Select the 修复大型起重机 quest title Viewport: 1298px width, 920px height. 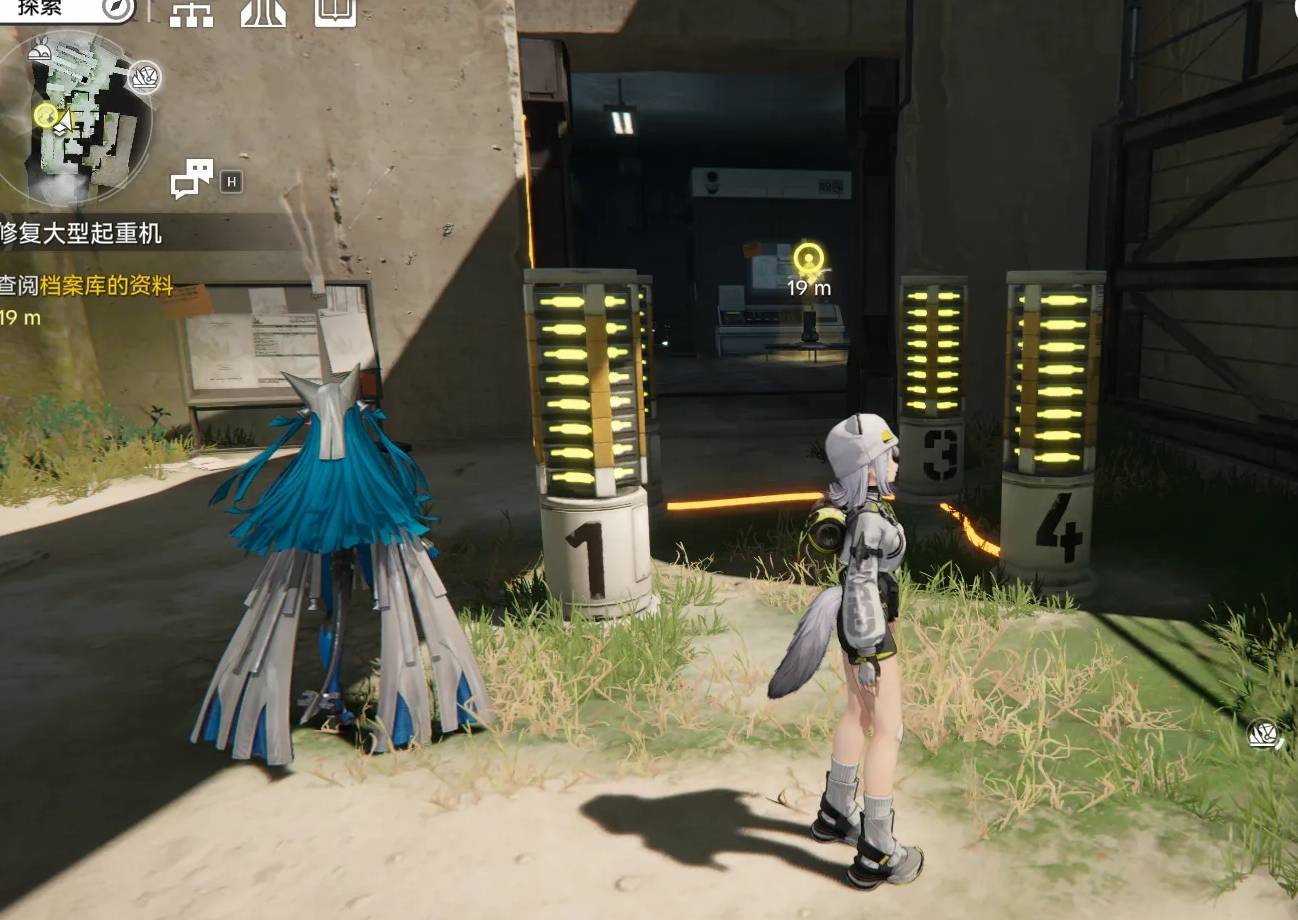pyautogui.click(x=82, y=234)
